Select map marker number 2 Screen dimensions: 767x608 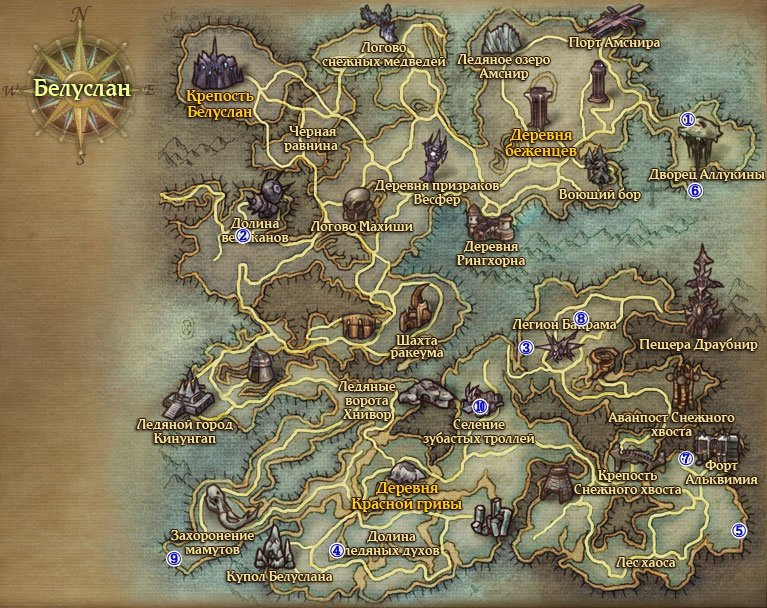click(x=242, y=236)
